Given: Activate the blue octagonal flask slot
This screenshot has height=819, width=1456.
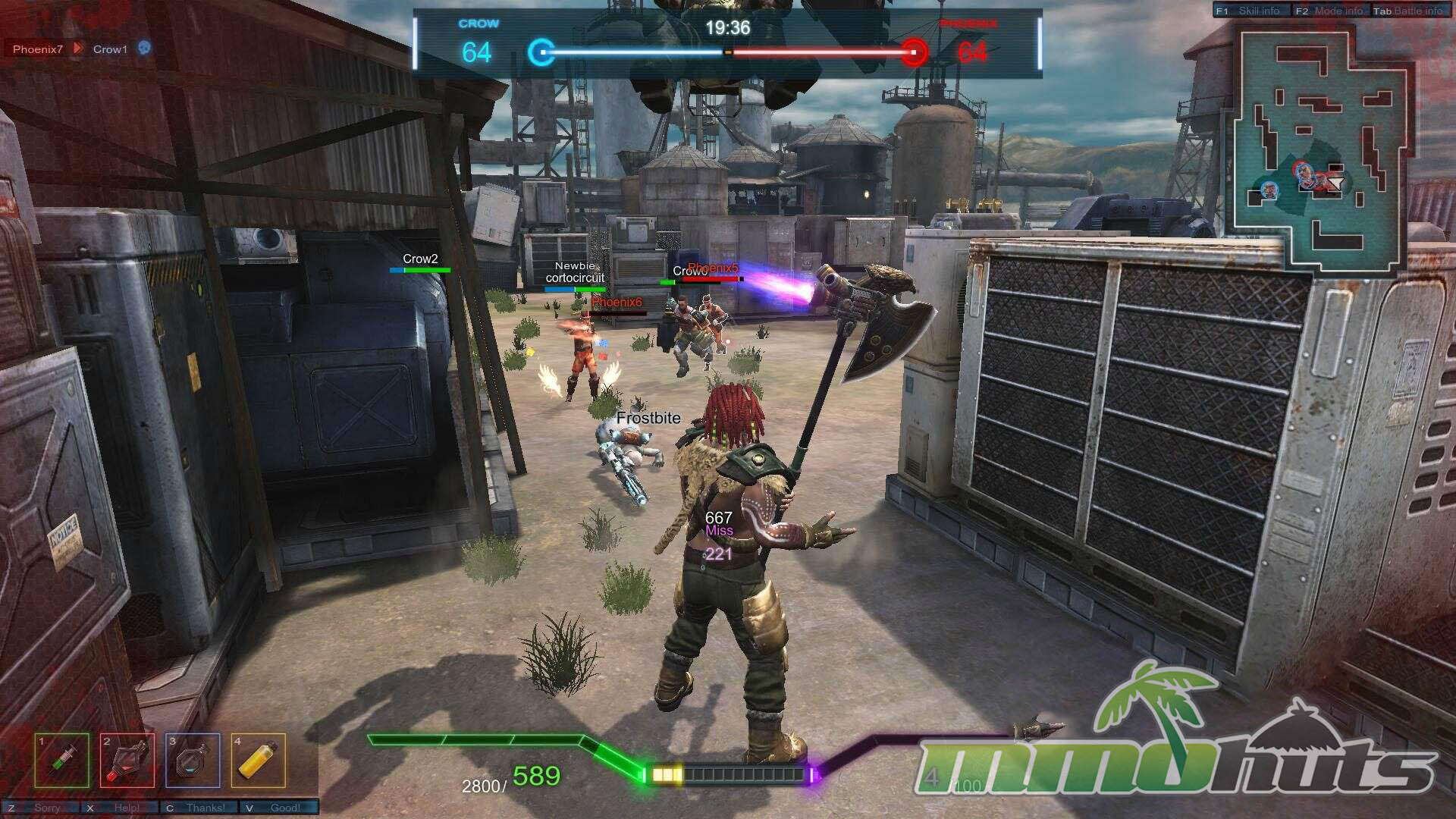Looking at the screenshot, I should click(x=193, y=760).
